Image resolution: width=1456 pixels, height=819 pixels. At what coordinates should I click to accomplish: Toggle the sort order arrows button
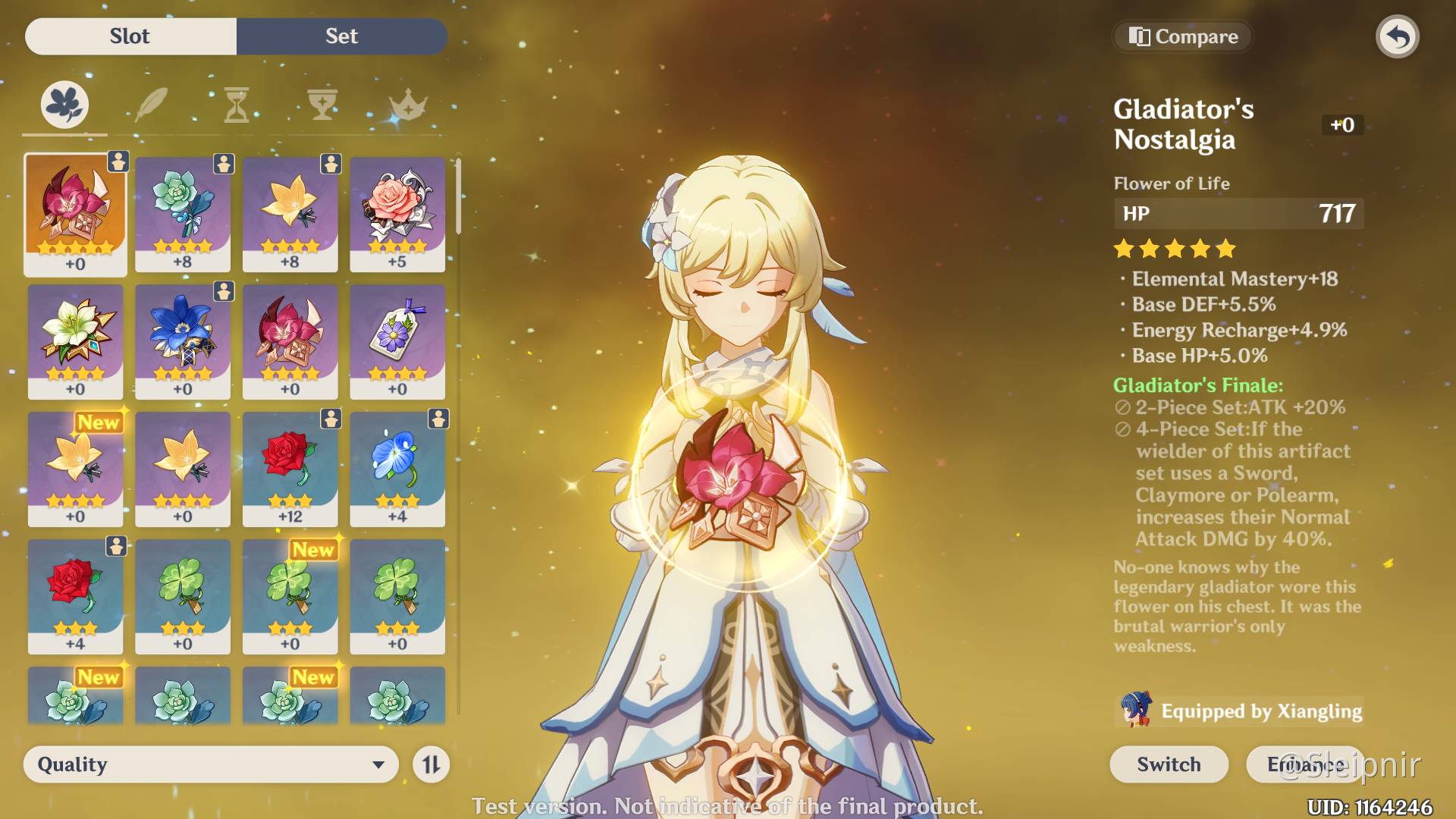point(431,764)
